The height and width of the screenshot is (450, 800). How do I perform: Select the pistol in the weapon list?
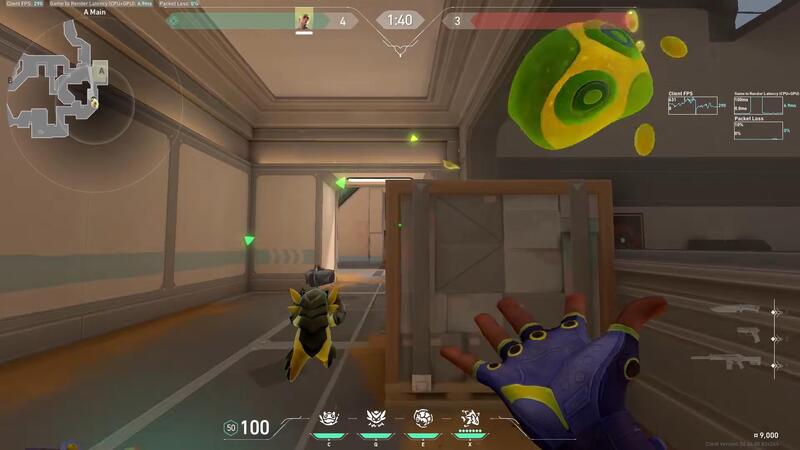point(748,335)
